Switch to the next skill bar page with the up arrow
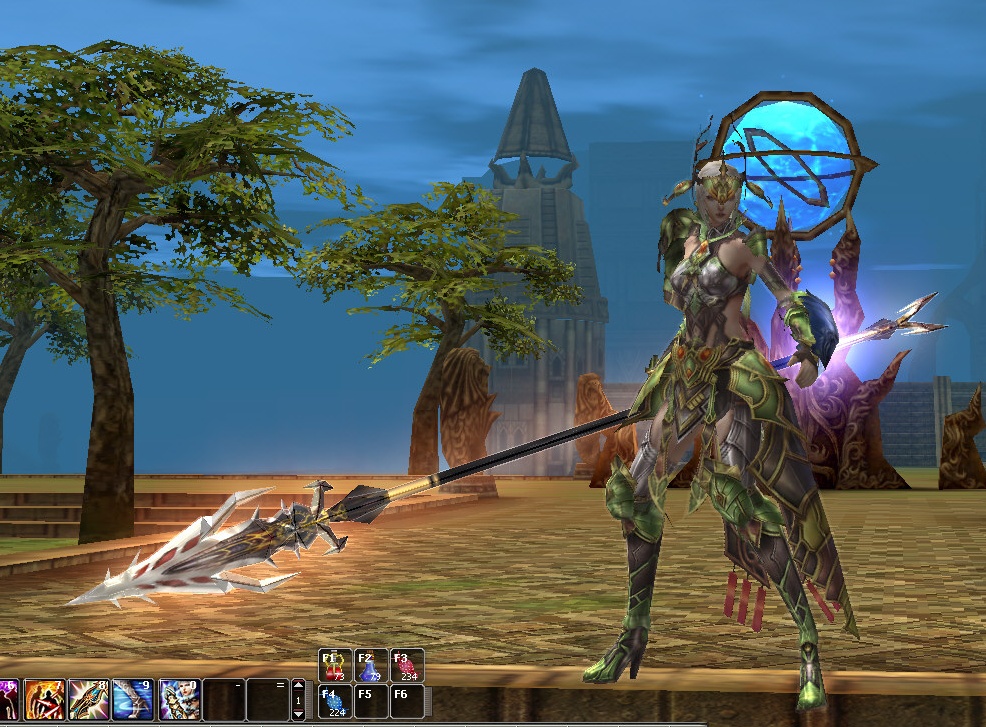Image resolution: width=986 pixels, height=727 pixels. [298, 687]
